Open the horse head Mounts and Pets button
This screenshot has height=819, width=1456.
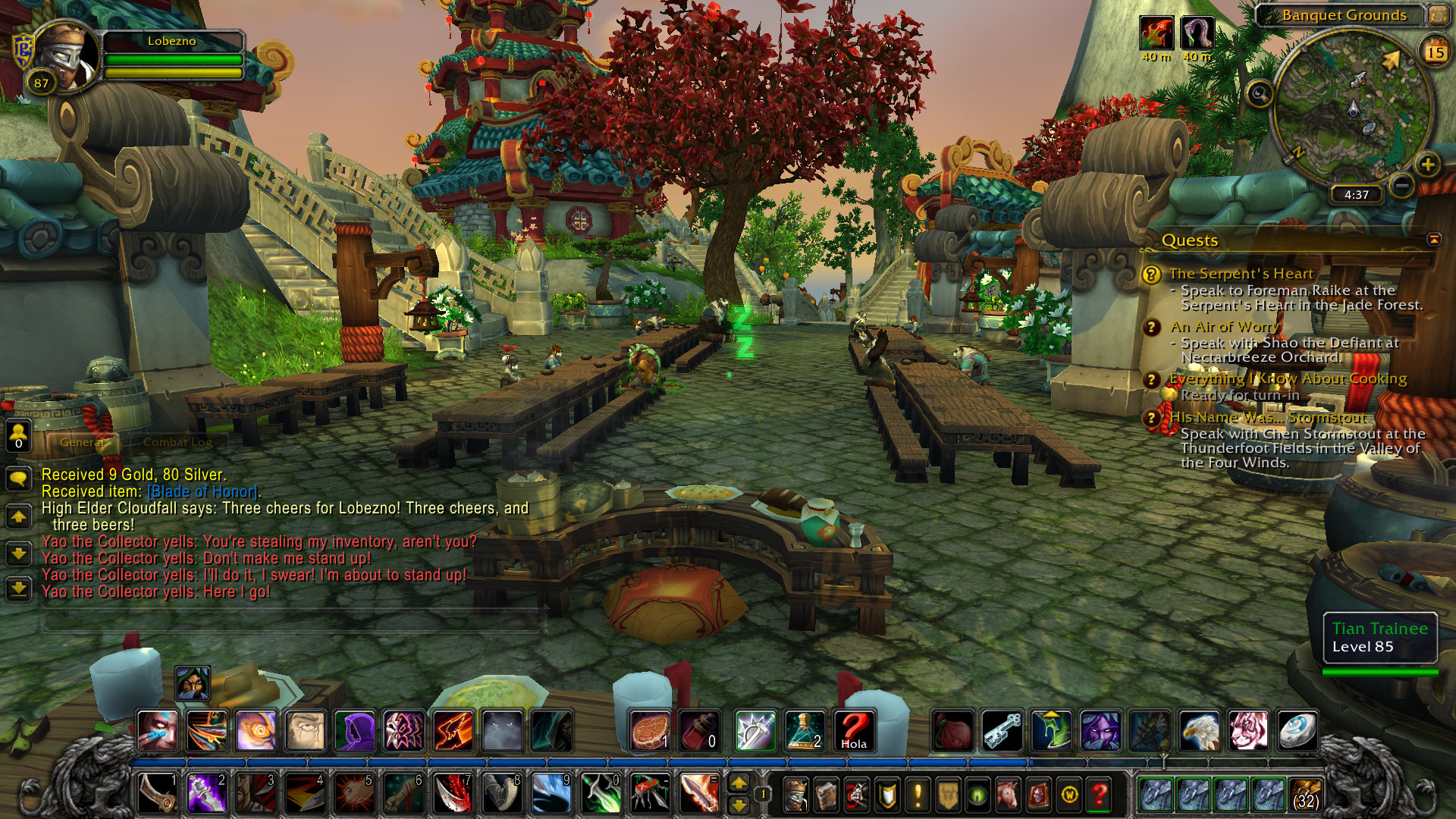[1008, 795]
